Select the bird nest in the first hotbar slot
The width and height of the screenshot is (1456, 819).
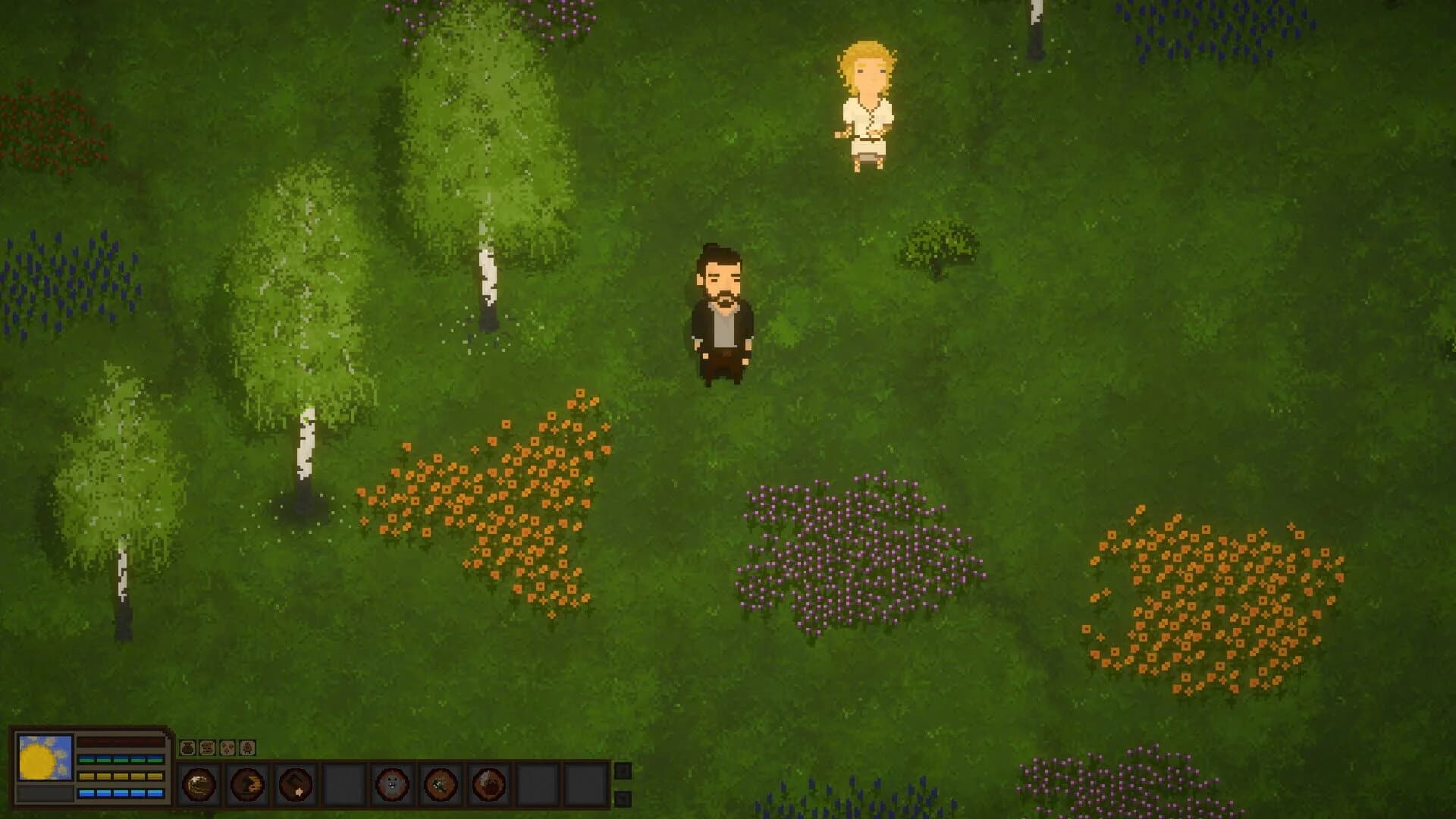[199, 786]
